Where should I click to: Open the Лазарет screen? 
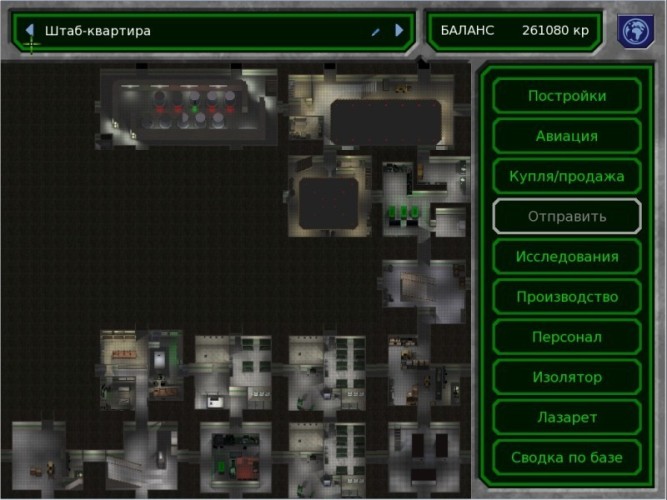566,417
